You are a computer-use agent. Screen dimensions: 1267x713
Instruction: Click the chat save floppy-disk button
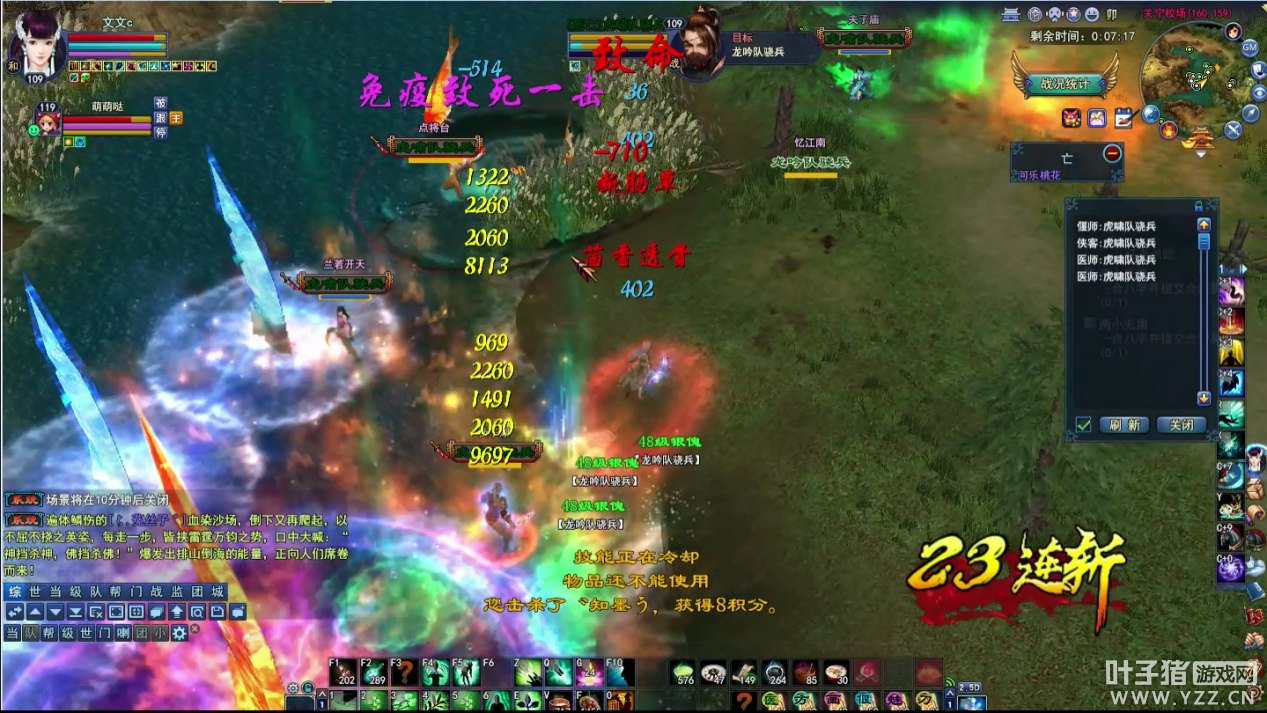[217, 612]
